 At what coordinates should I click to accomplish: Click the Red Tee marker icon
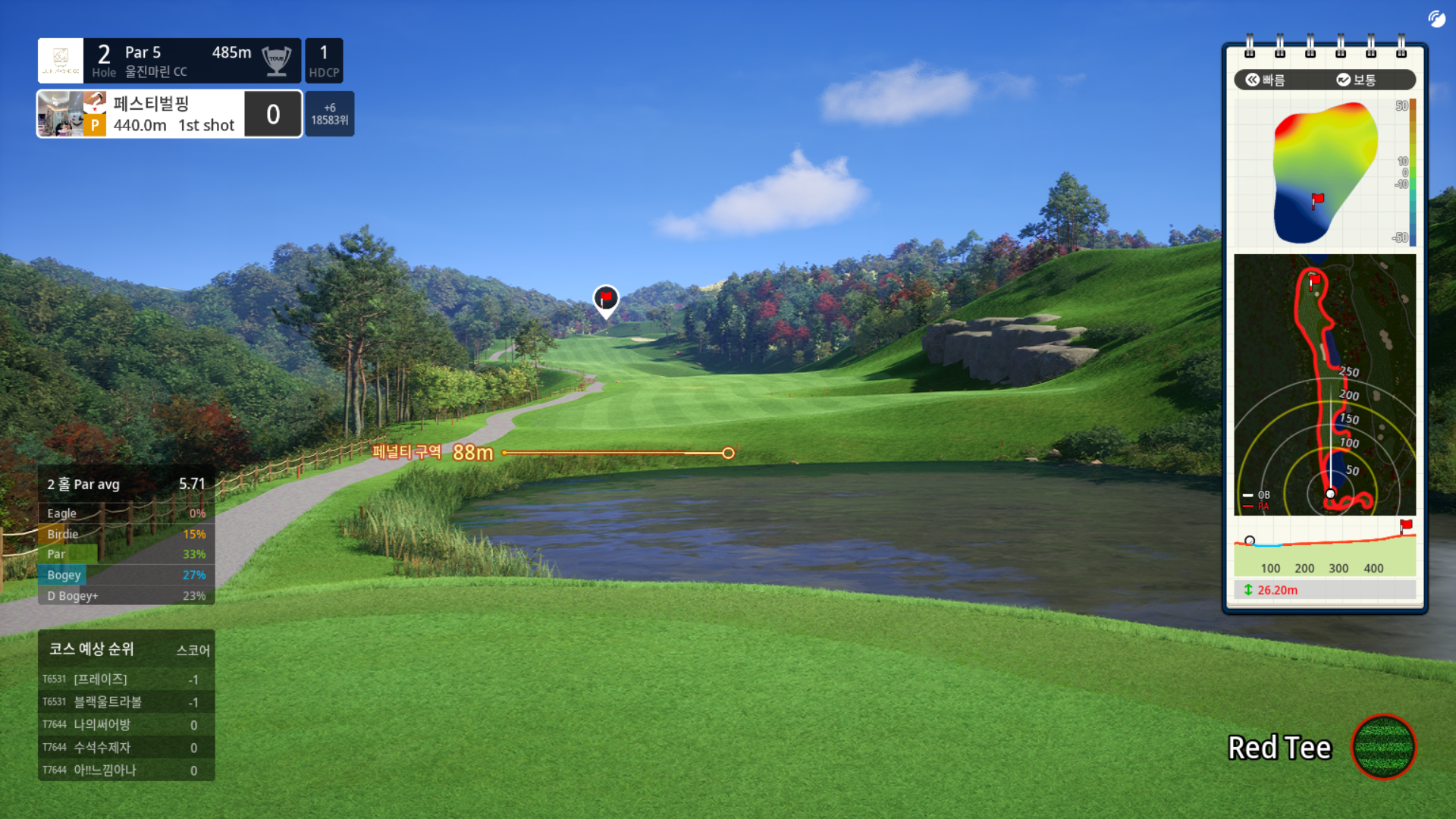[x=1383, y=747]
